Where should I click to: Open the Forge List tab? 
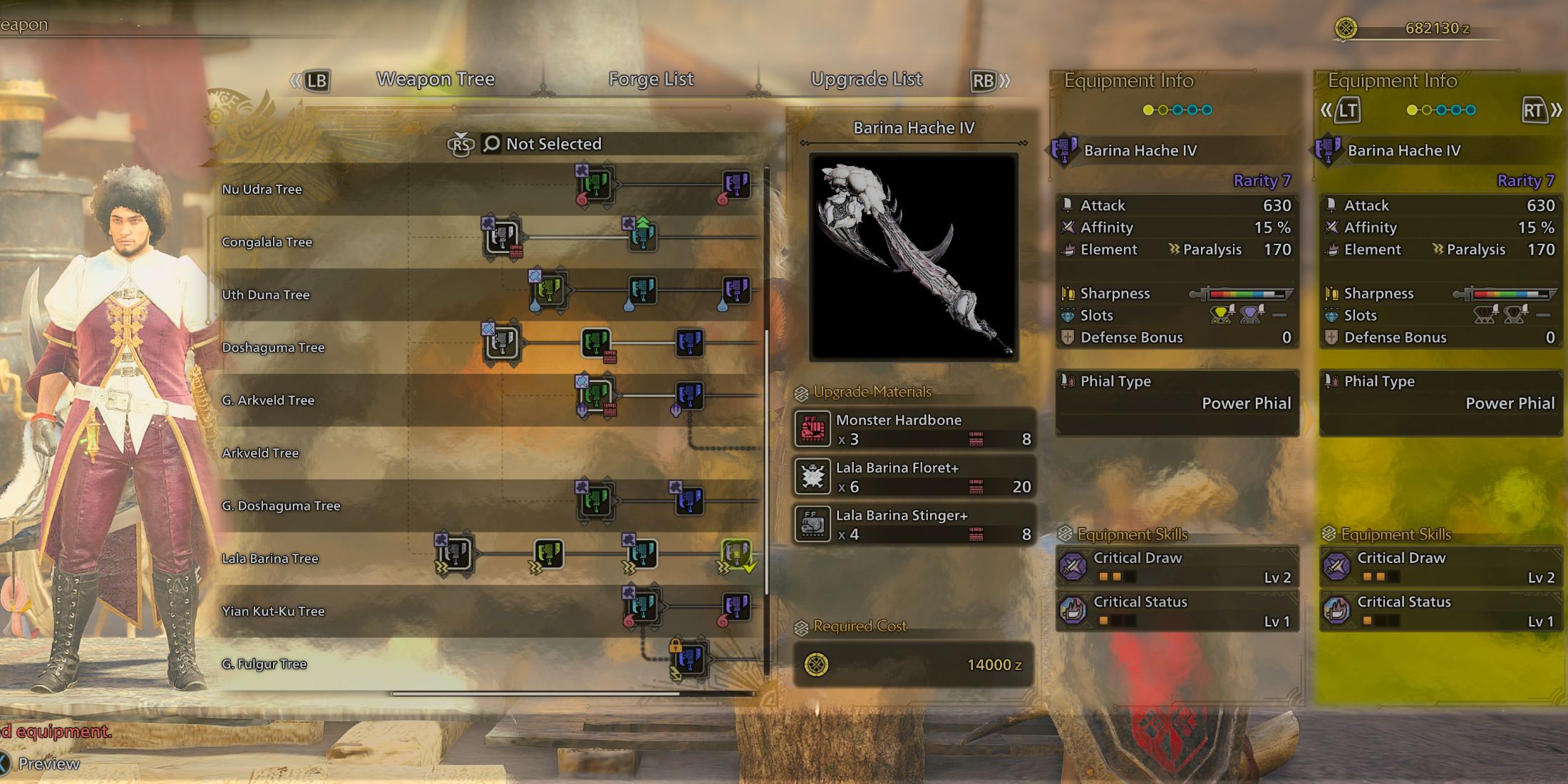651,79
